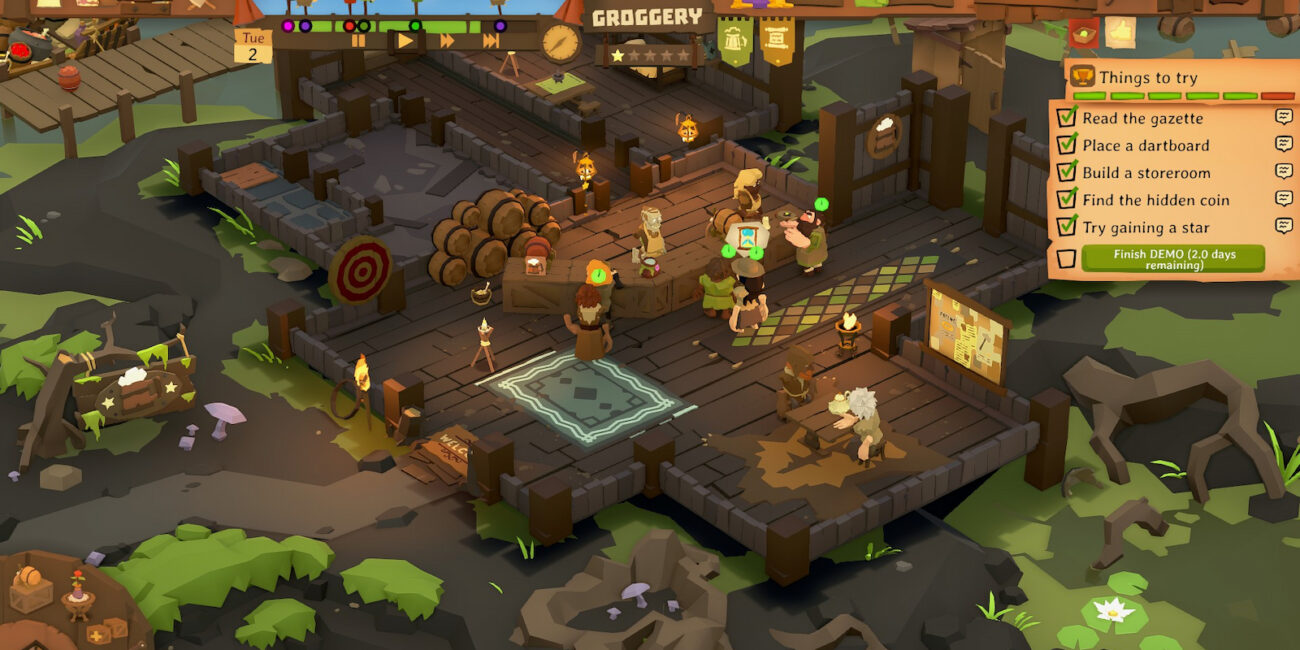Click the red food basket notification

point(1083,33)
